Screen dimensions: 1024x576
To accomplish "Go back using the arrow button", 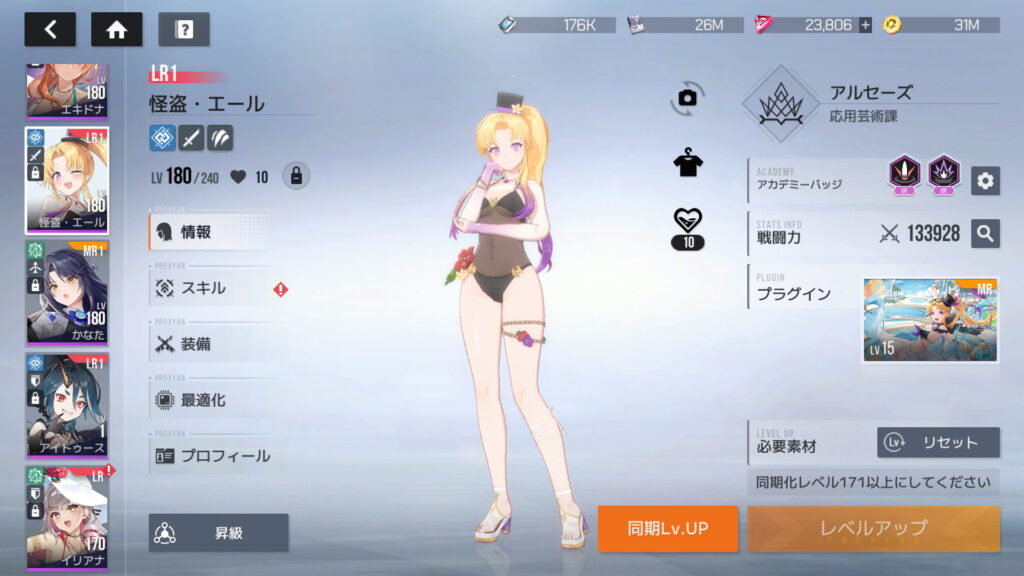I will point(50,29).
